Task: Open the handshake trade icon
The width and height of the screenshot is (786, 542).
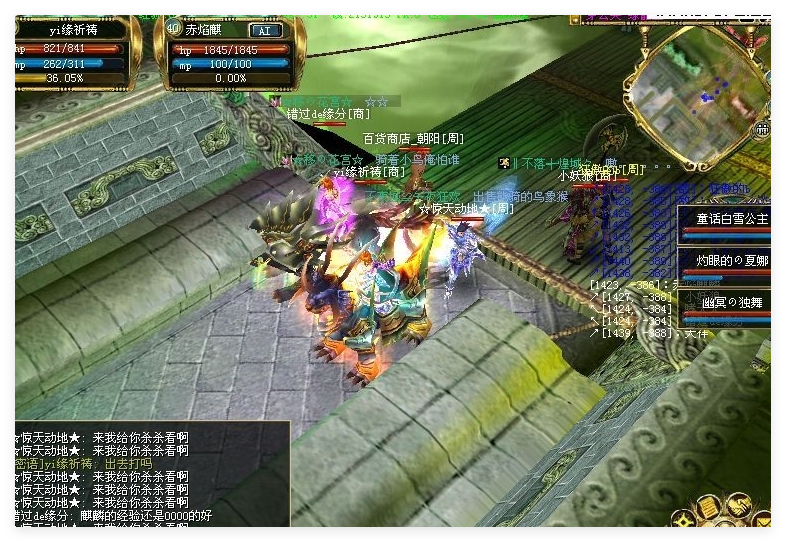Action: [739, 505]
